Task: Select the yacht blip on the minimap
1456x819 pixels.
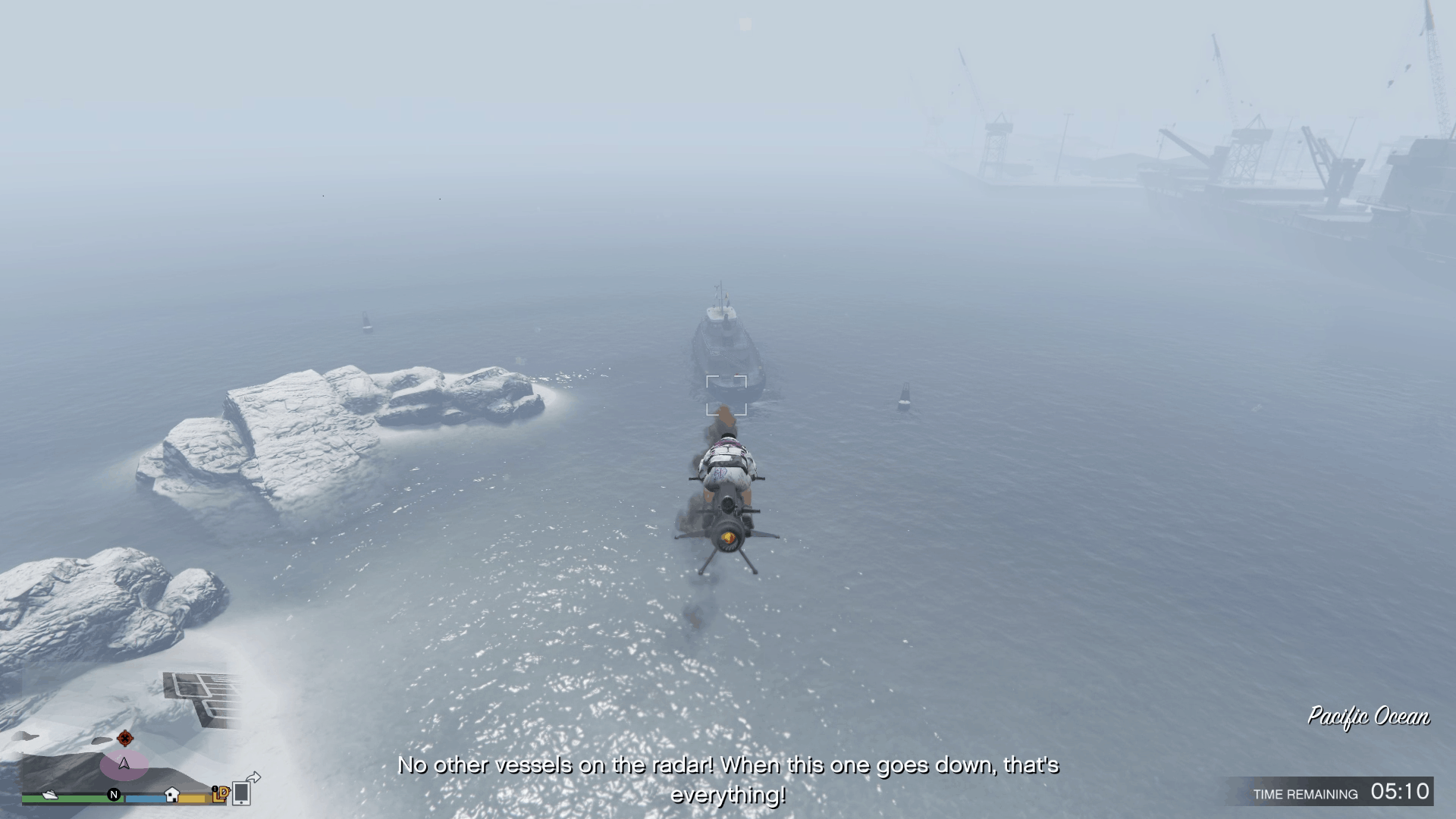Action: 50,795
